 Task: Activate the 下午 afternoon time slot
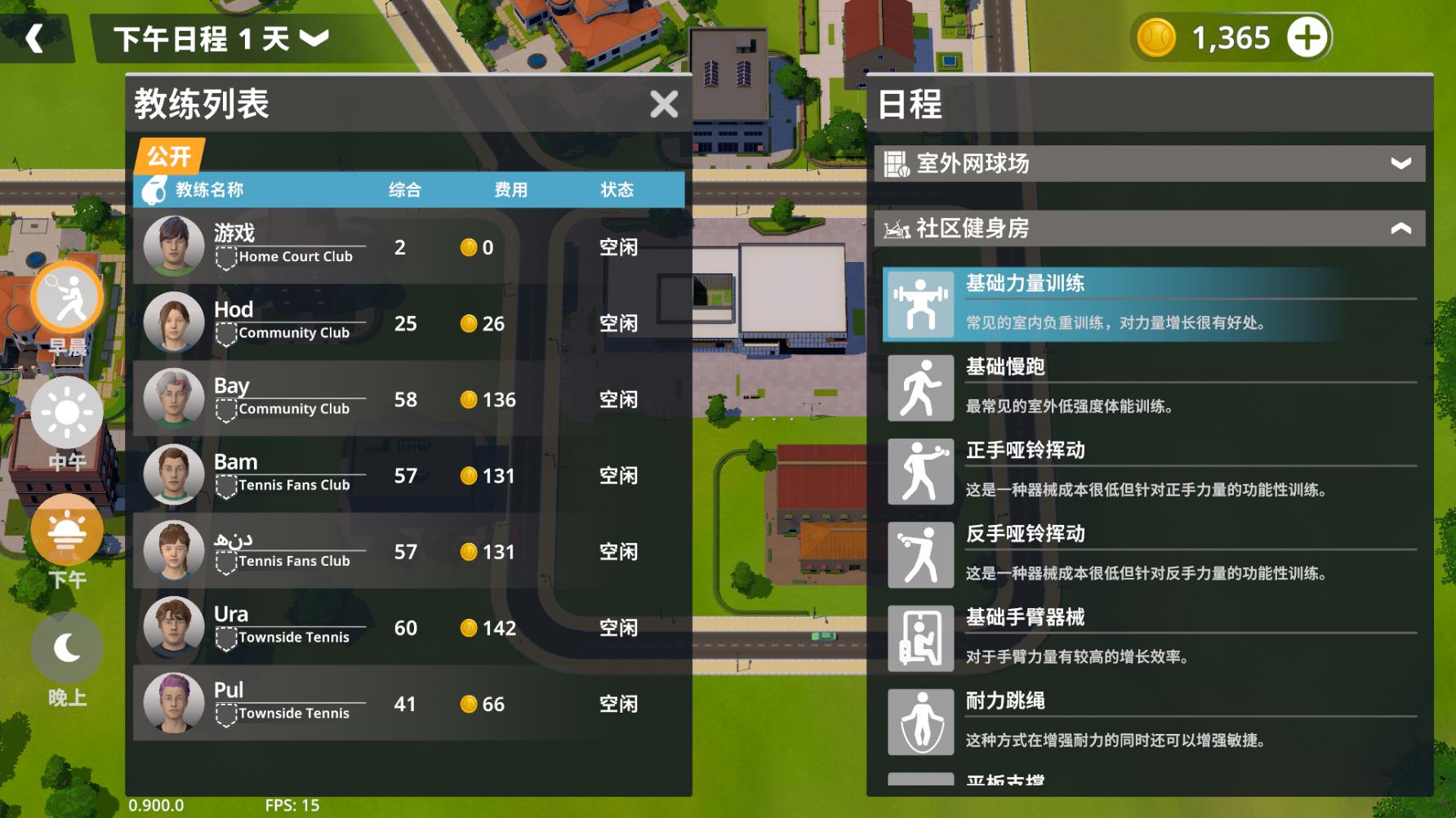[x=67, y=530]
